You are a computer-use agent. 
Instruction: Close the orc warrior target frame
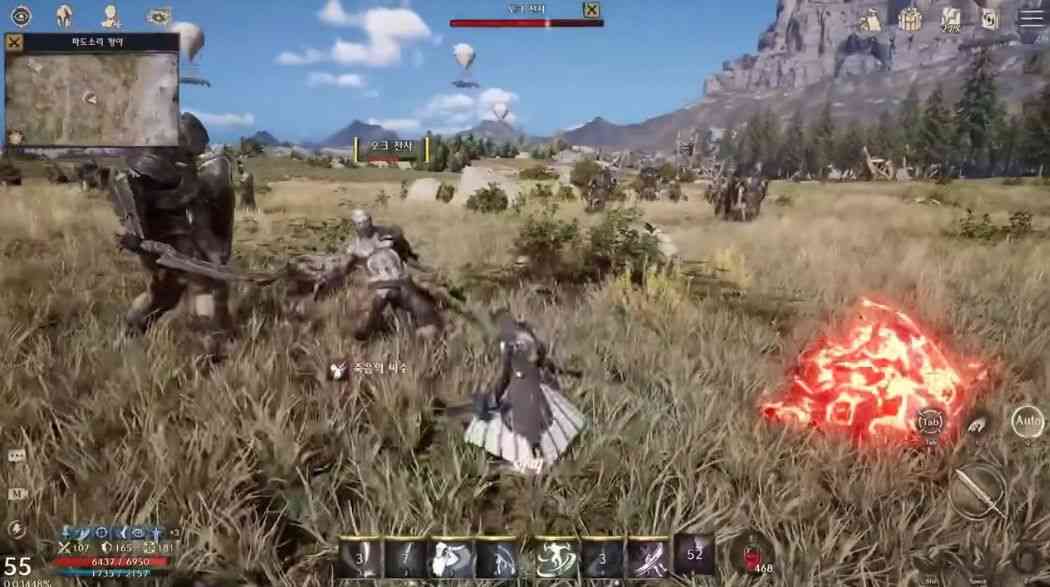click(592, 10)
